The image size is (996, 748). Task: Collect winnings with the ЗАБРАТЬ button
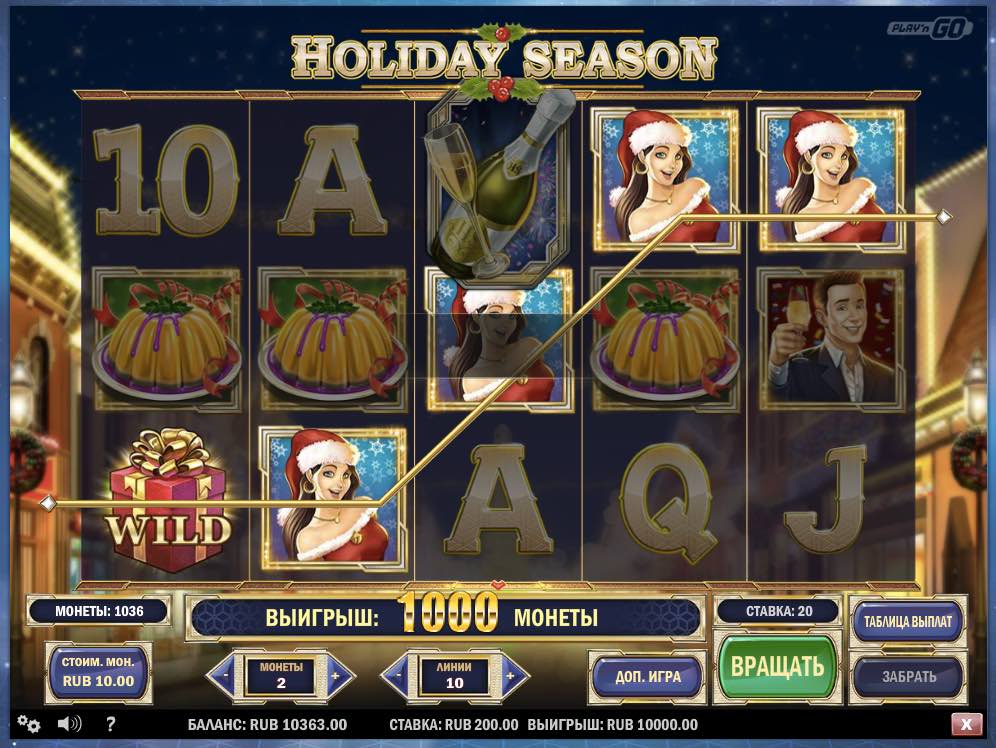908,676
